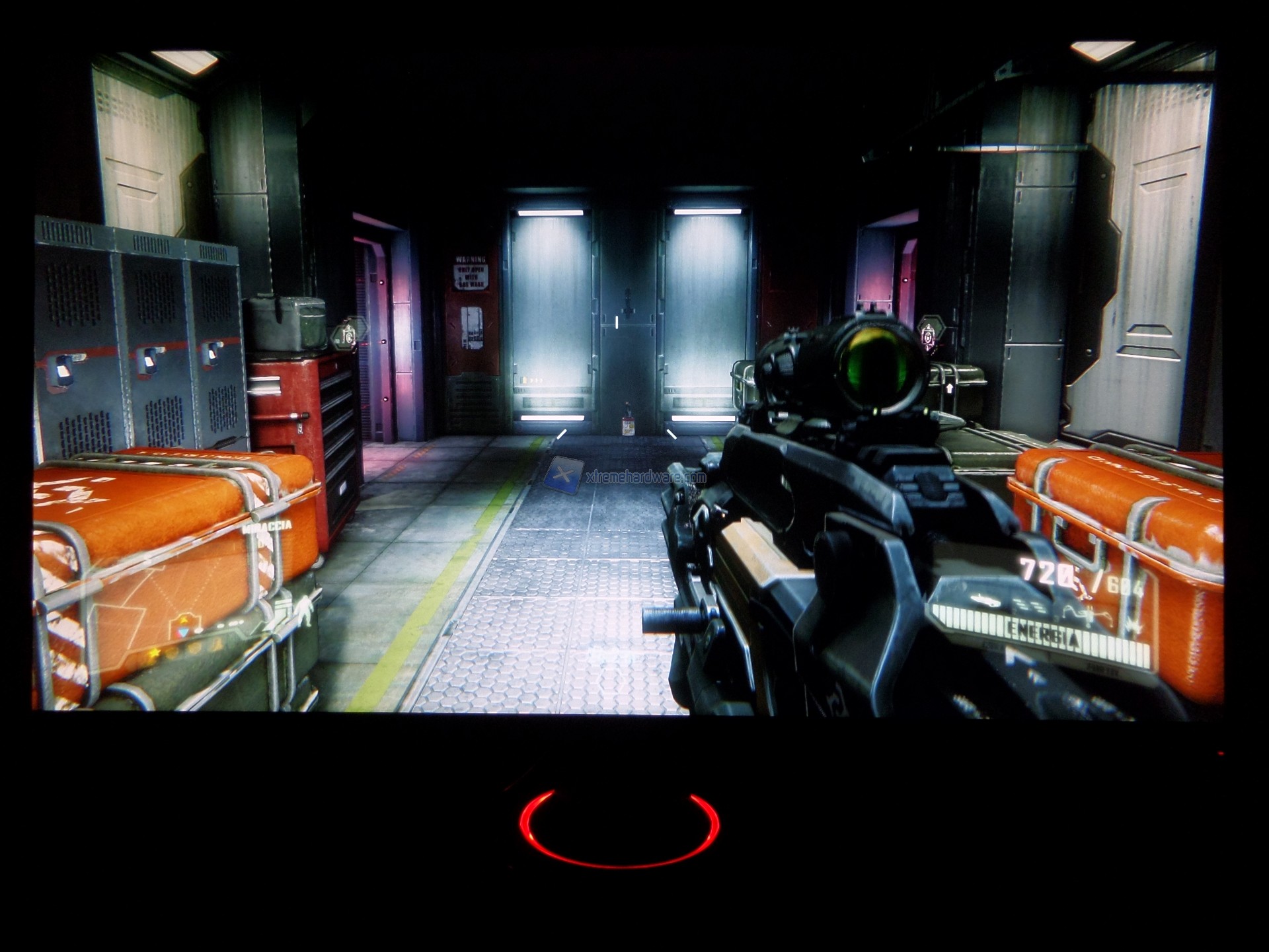
Task: Click the nanosuit stance figure icon
Action: tap(303, 611)
